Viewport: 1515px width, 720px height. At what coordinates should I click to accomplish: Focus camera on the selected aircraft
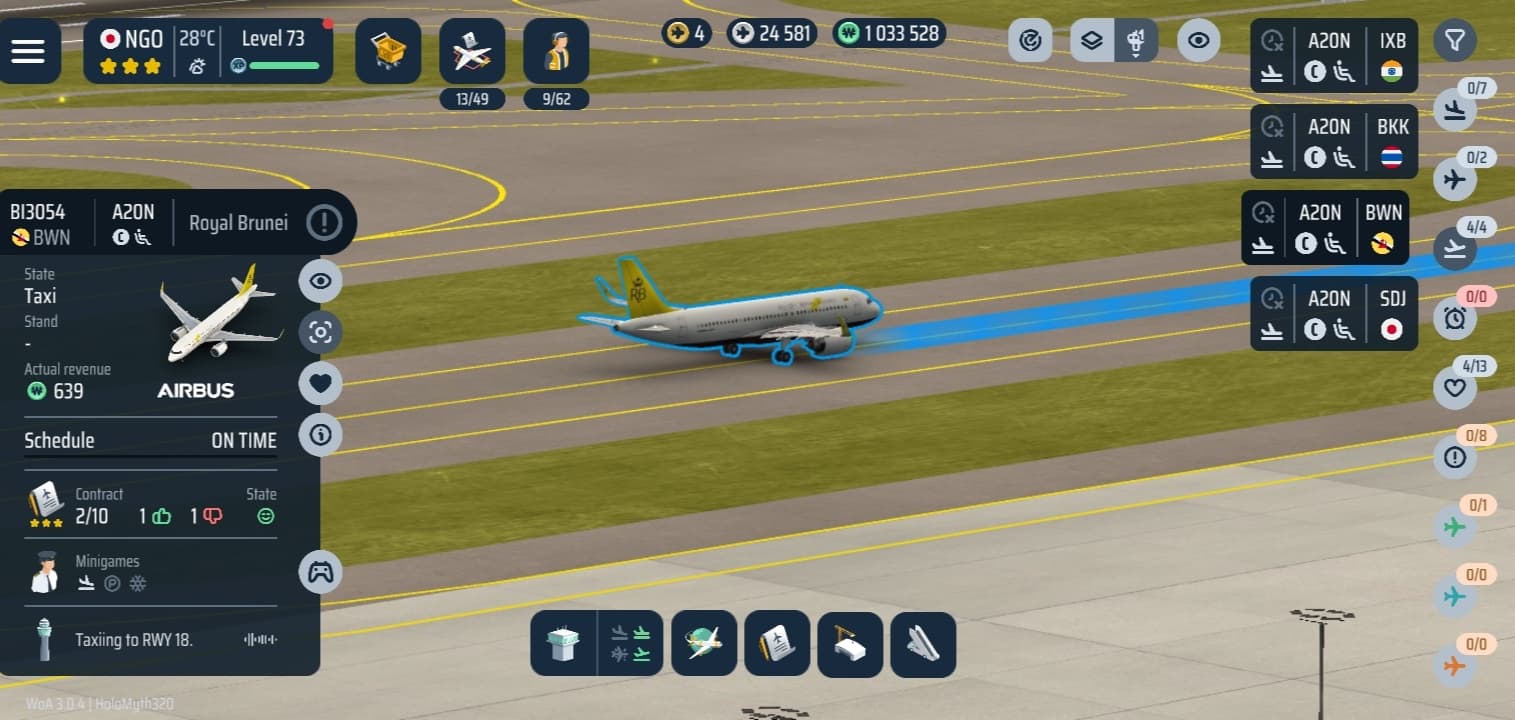coord(320,332)
